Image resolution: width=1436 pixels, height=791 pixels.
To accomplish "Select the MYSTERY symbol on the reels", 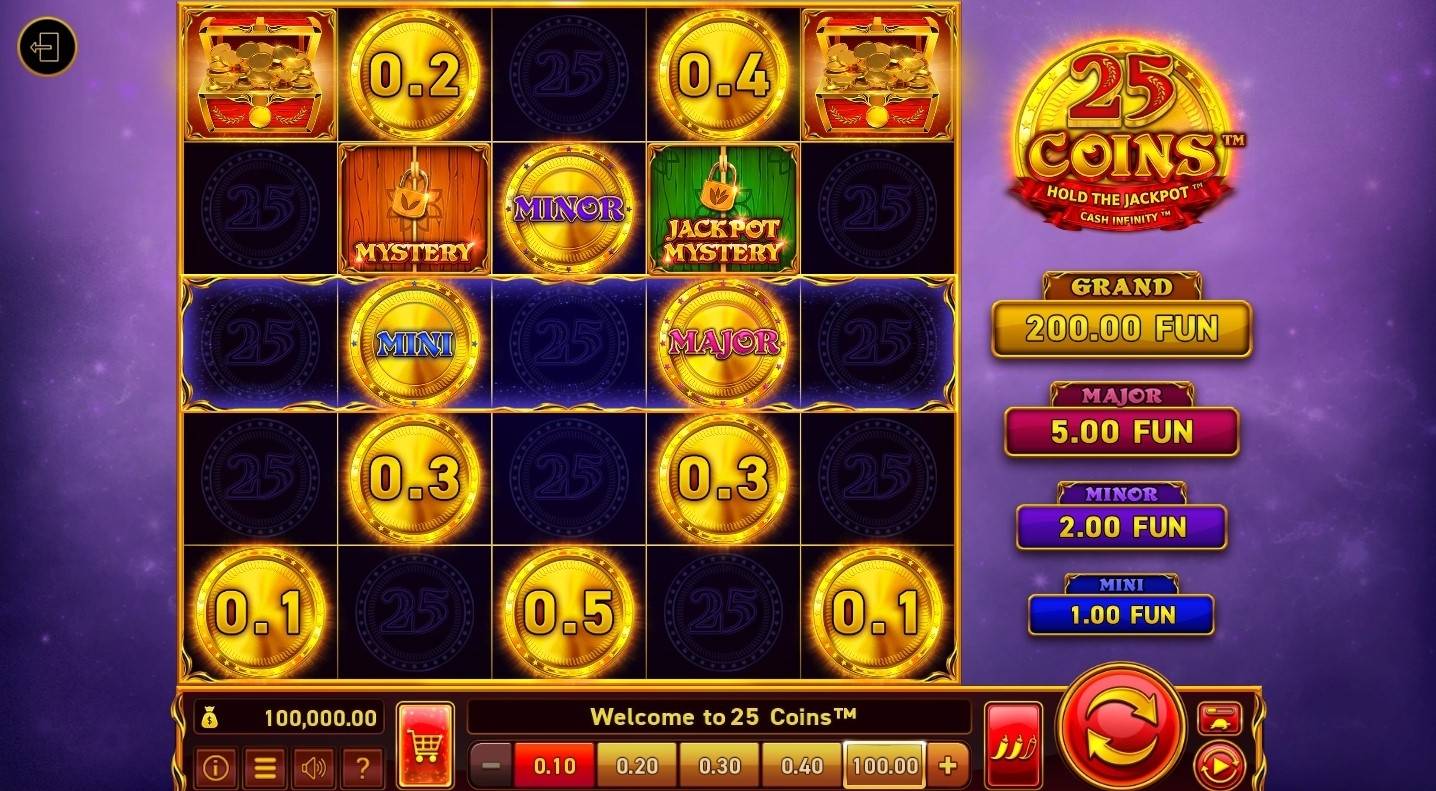I will point(414,209).
